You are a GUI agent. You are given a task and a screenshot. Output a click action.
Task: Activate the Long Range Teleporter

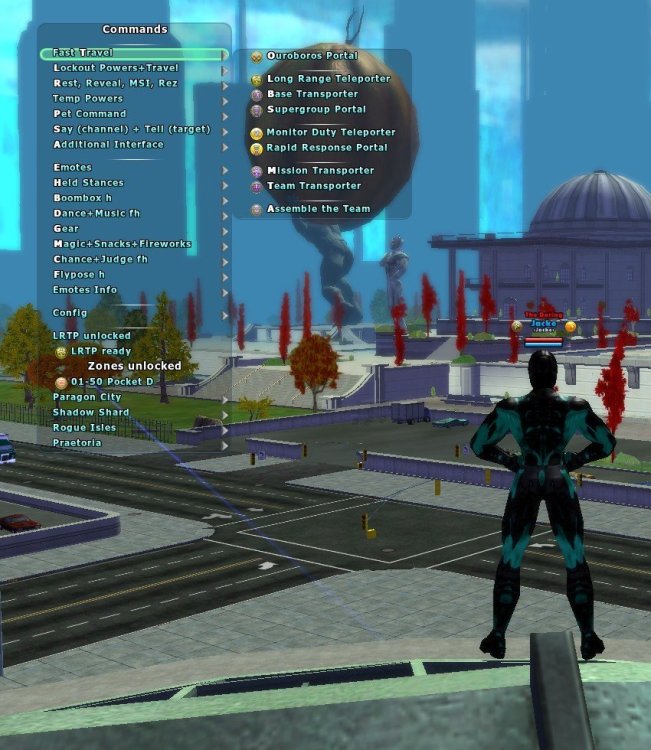click(327, 79)
